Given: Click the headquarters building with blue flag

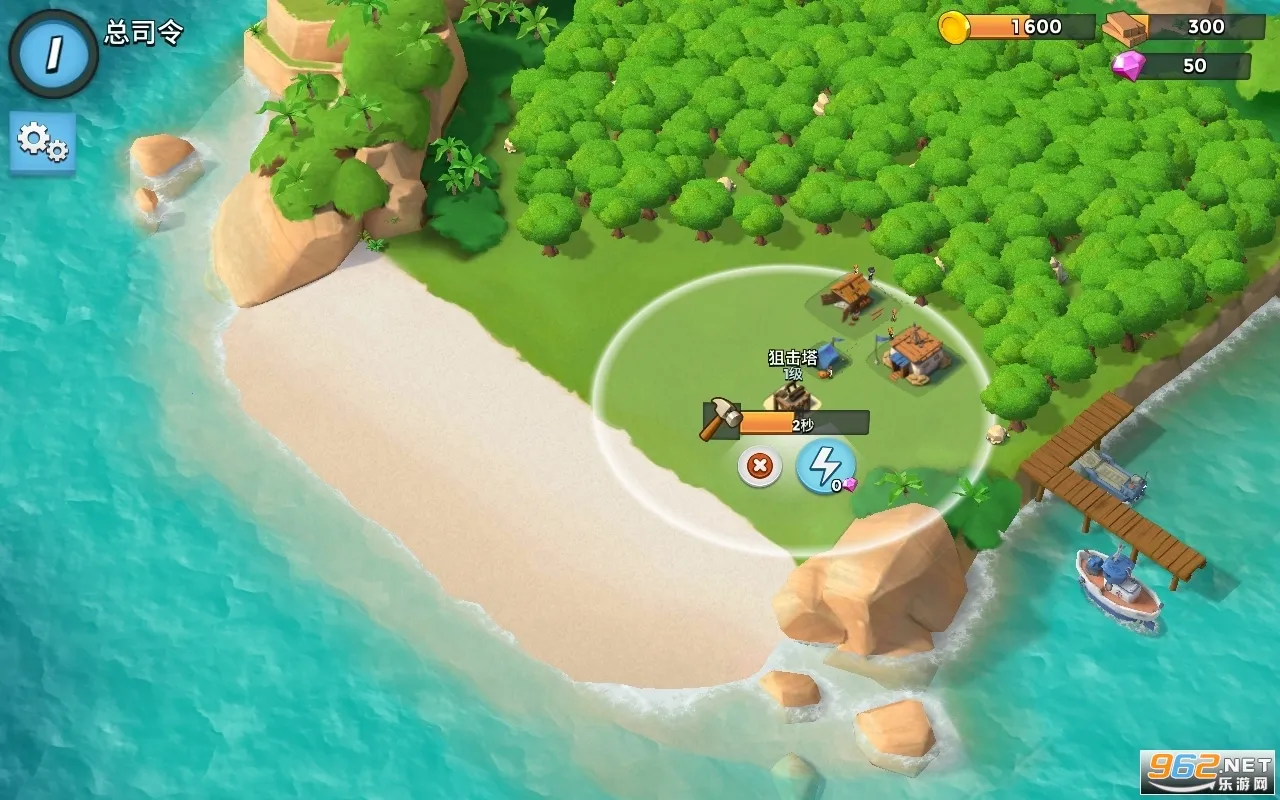Looking at the screenshot, I should pyautogui.click(x=915, y=355).
